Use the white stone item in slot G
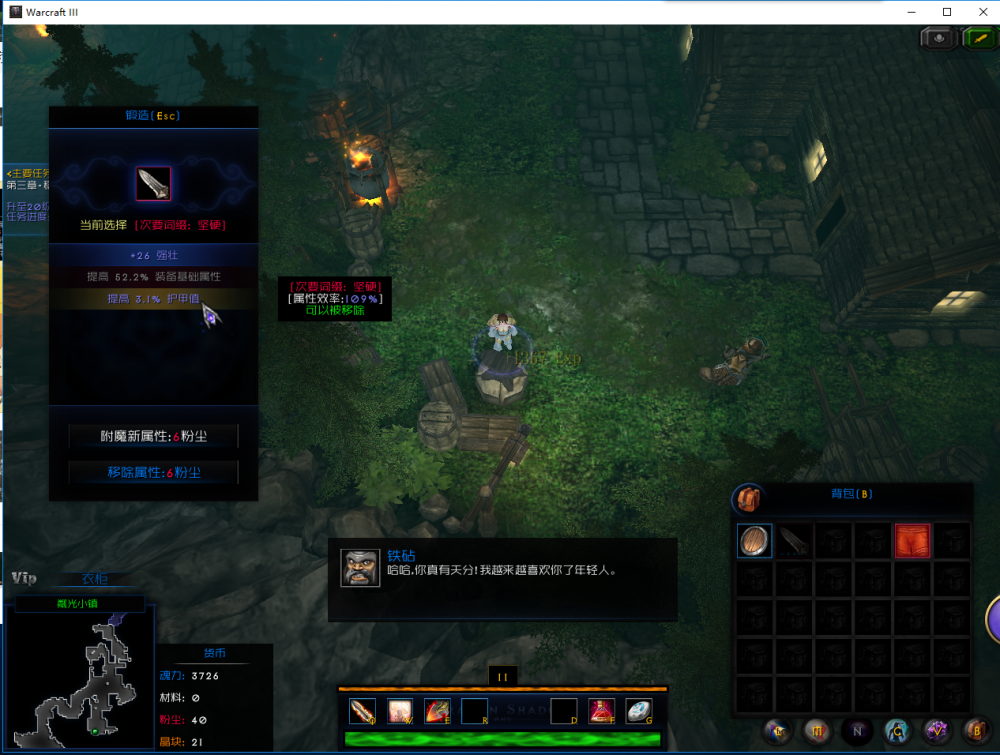1000x755 pixels. point(639,711)
